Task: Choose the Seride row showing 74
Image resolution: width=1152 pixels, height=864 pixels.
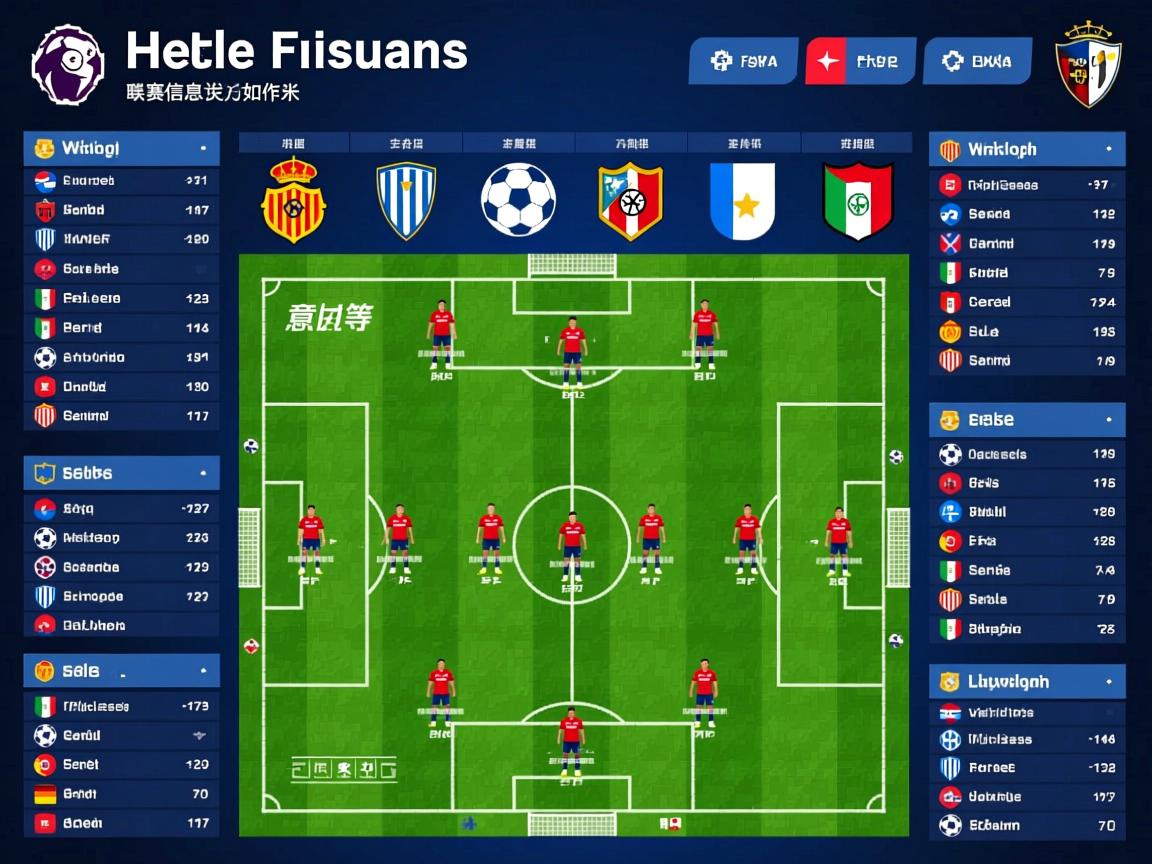Action: (1027, 570)
